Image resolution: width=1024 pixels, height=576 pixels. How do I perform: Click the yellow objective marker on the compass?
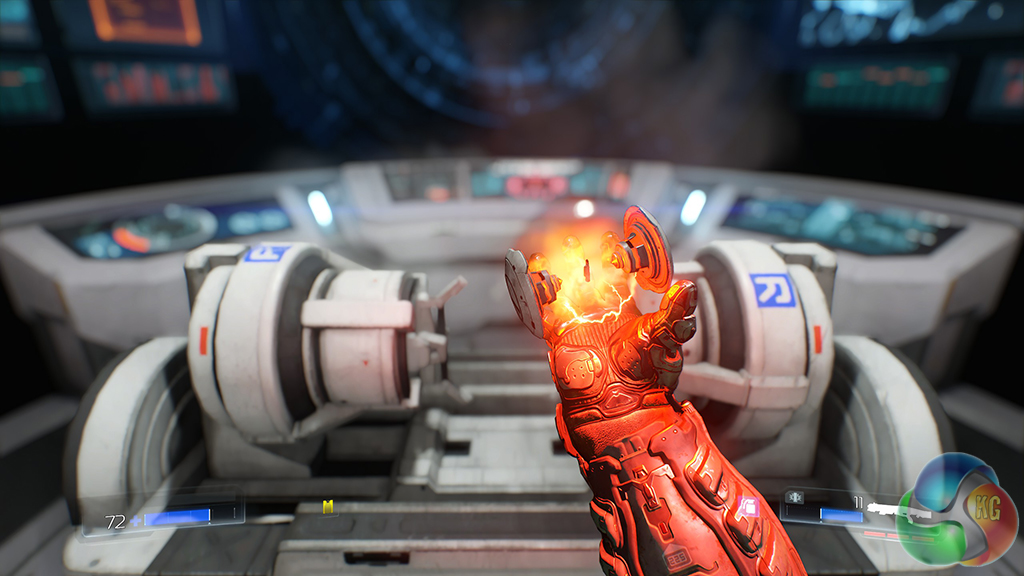pos(328,507)
